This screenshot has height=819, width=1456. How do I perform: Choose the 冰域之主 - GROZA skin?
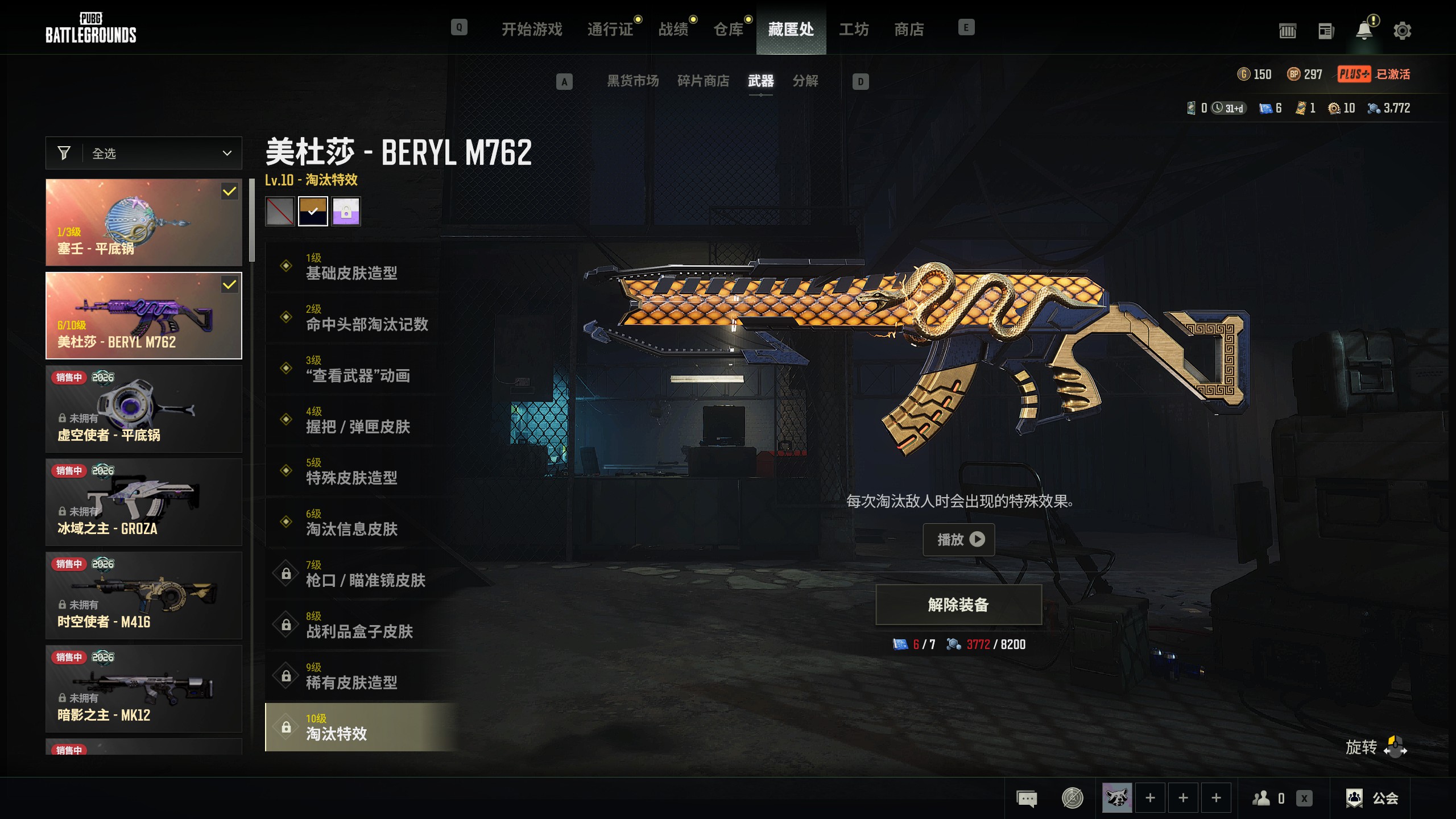click(x=144, y=502)
